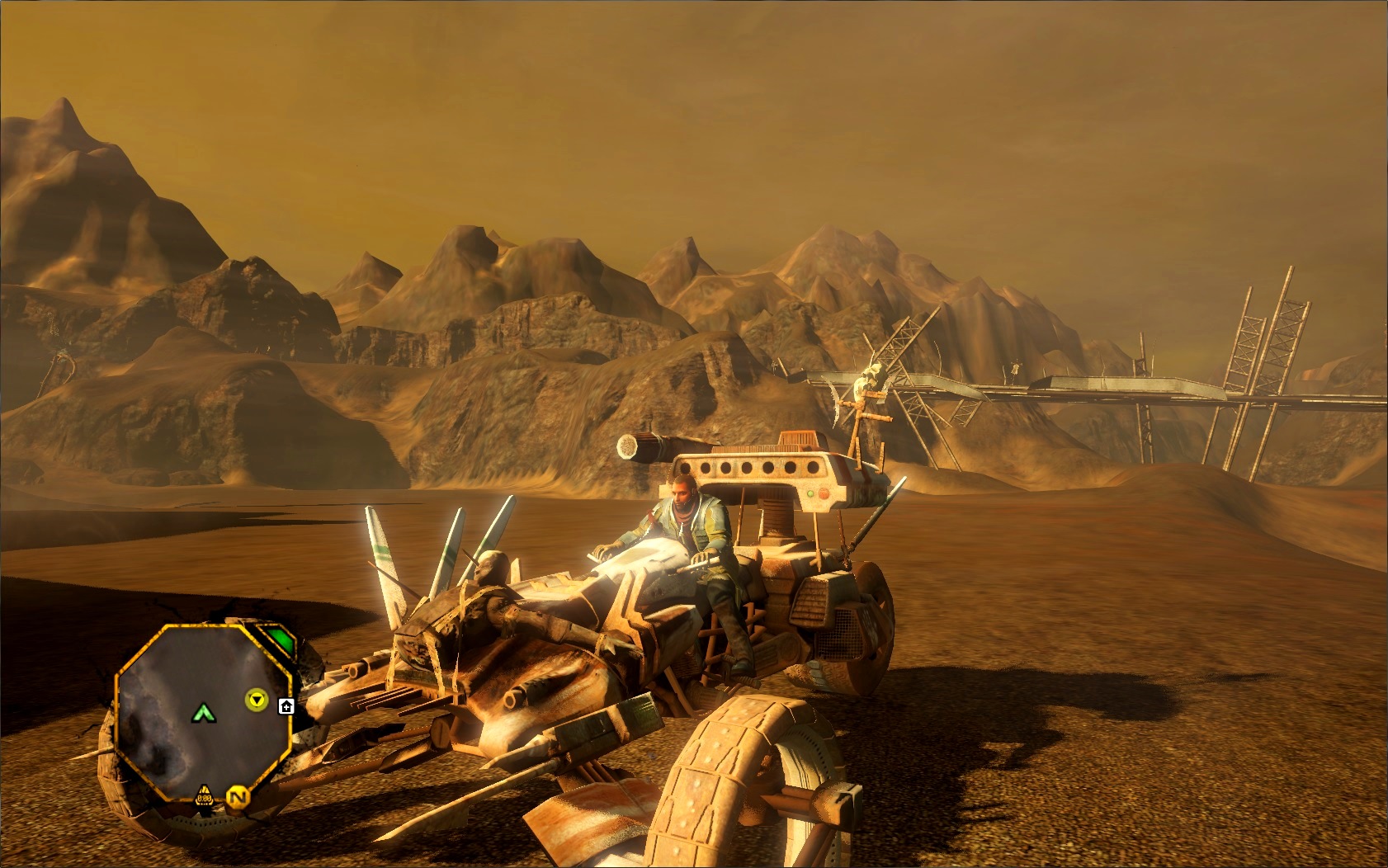Select the yellow objective marker on the minimap
The height and width of the screenshot is (868, 1388).
257,698
